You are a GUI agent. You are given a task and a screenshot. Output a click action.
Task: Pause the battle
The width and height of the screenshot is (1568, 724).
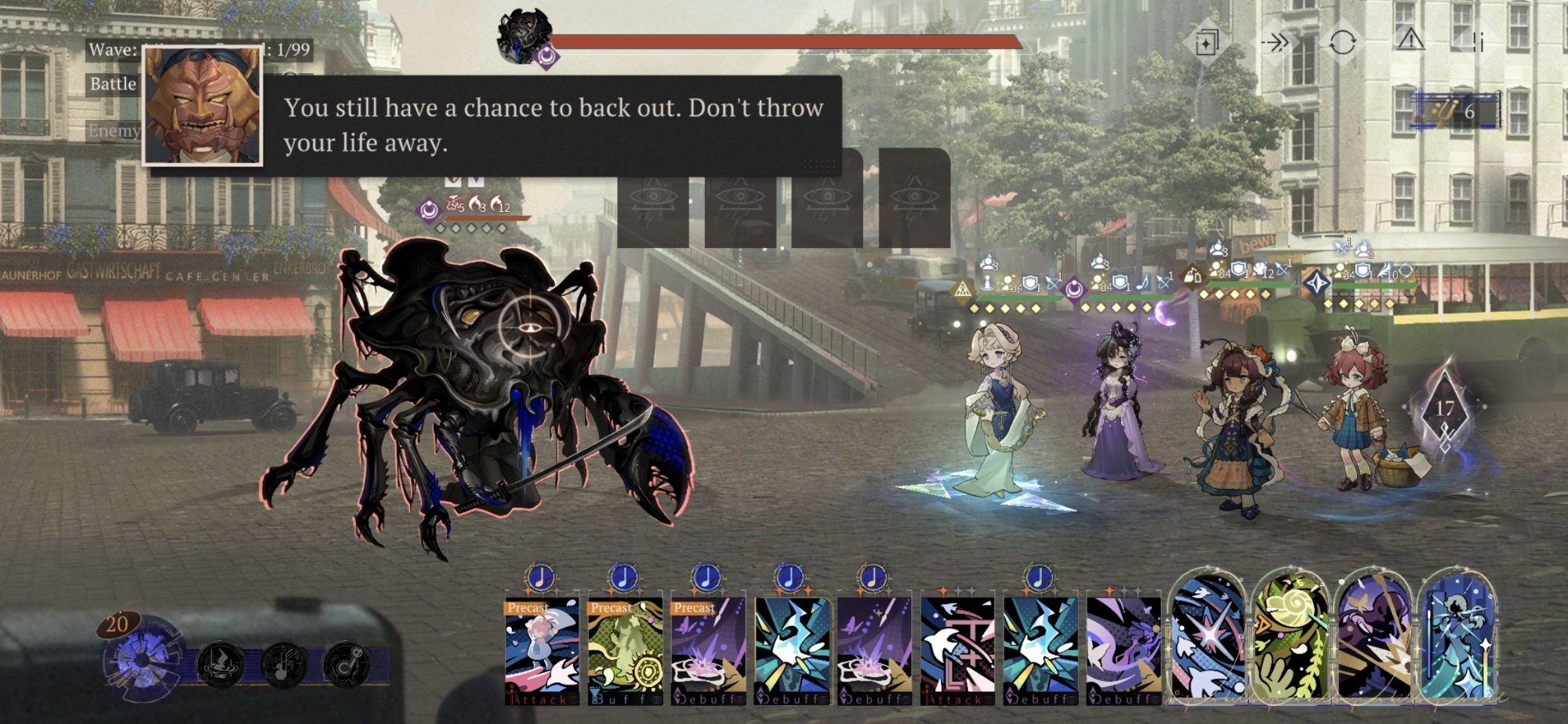pyautogui.click(x=1478, y=42)
